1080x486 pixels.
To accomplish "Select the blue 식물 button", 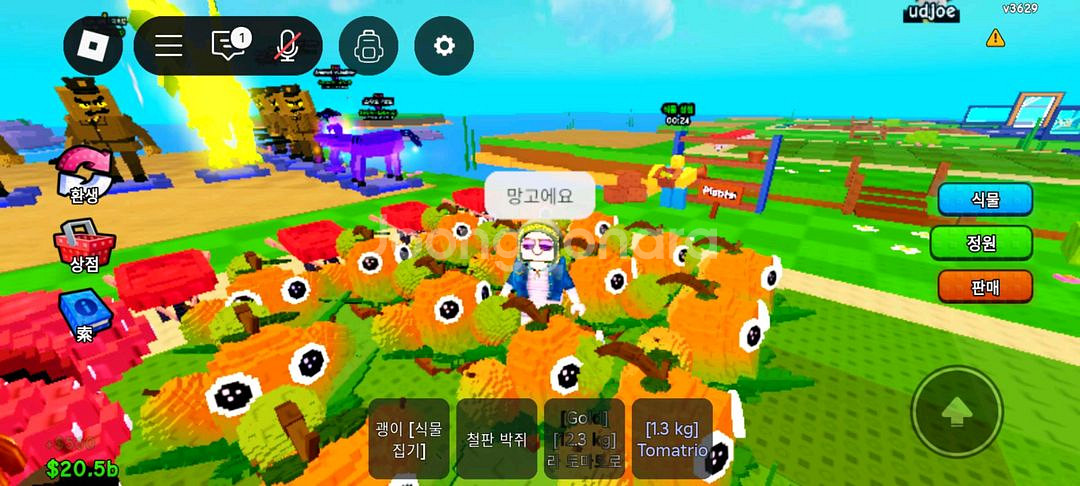I will (984, 199).
